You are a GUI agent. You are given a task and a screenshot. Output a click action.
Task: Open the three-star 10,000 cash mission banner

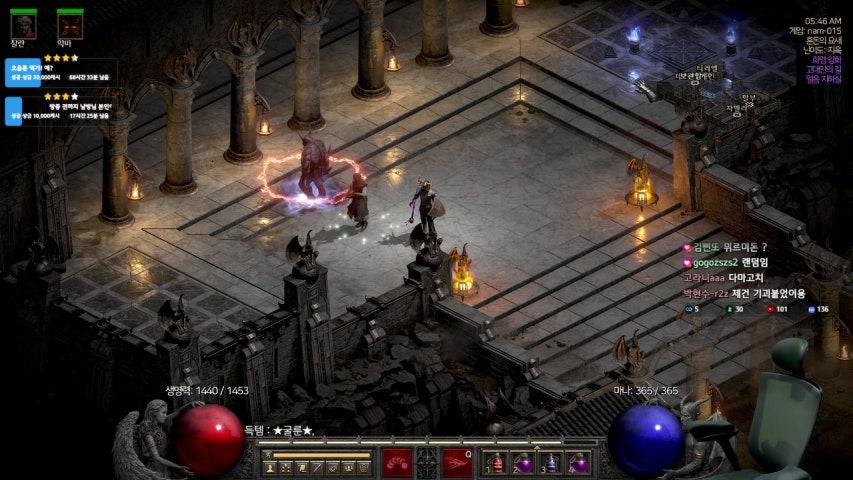tap(60, 110)
